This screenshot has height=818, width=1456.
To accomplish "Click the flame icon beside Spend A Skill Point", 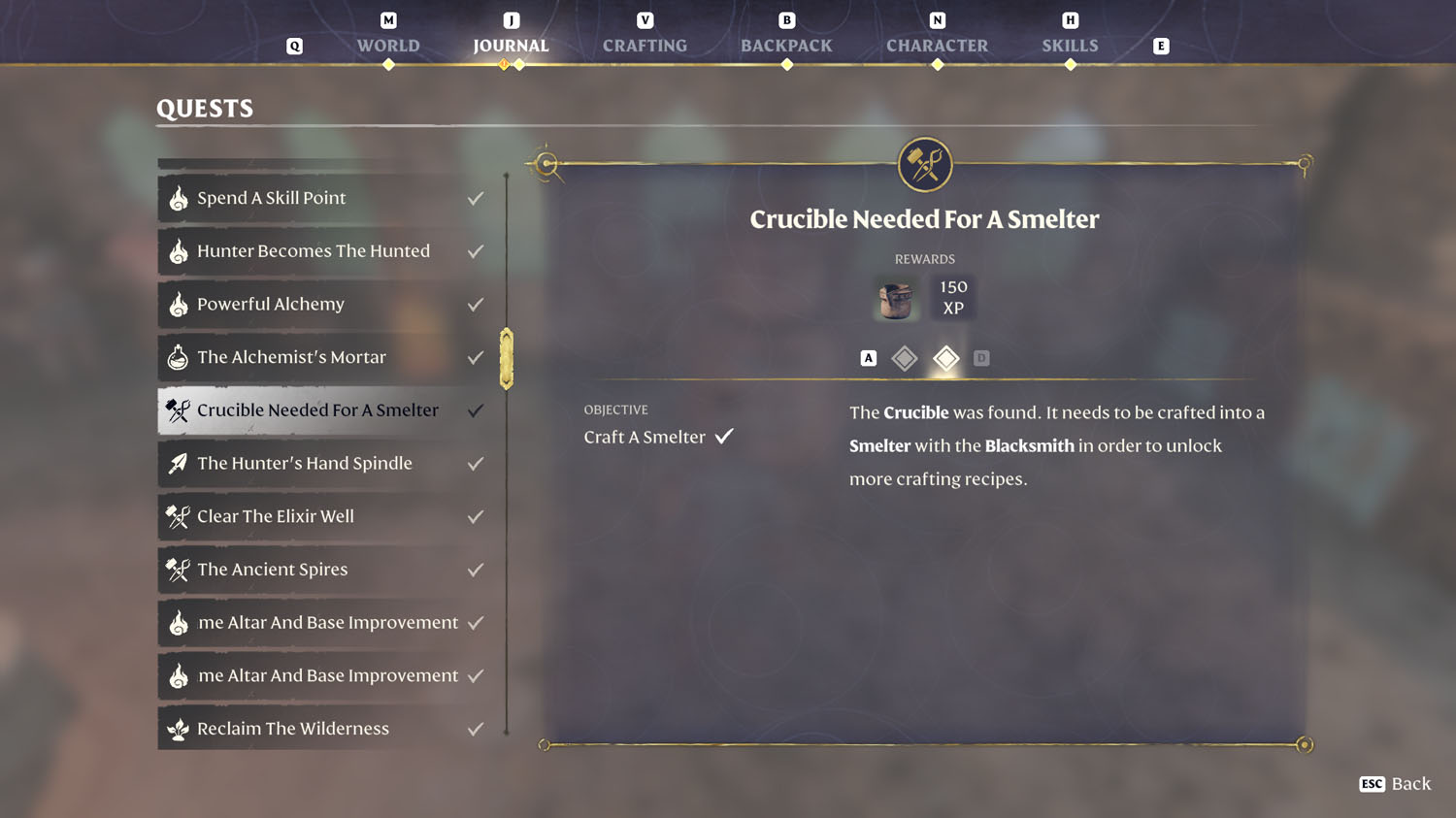I will click(179, 197).
